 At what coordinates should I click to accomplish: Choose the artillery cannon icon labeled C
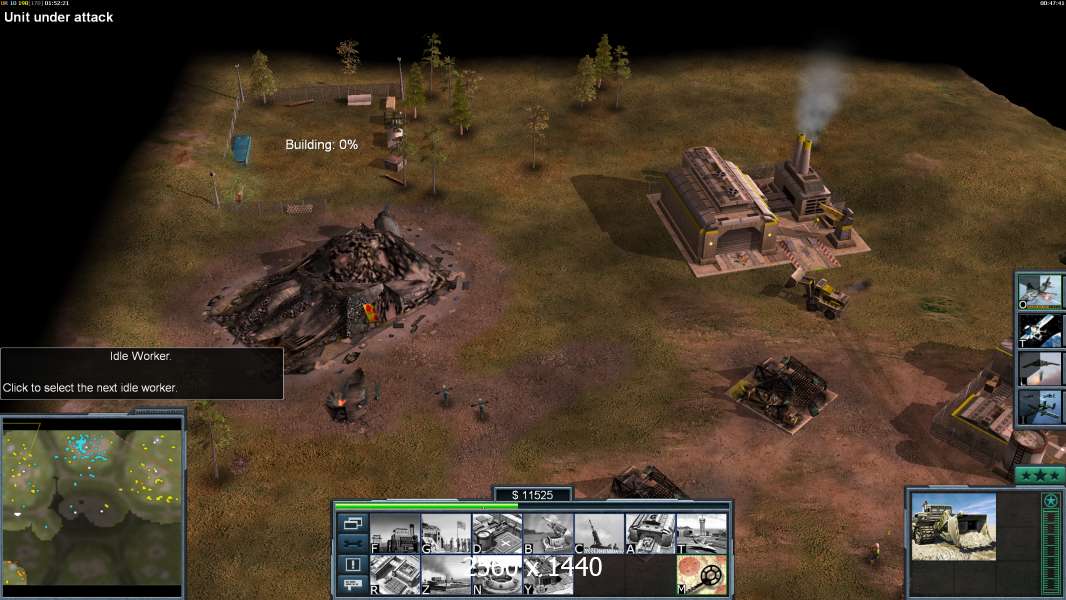click(x=599, y=534)
